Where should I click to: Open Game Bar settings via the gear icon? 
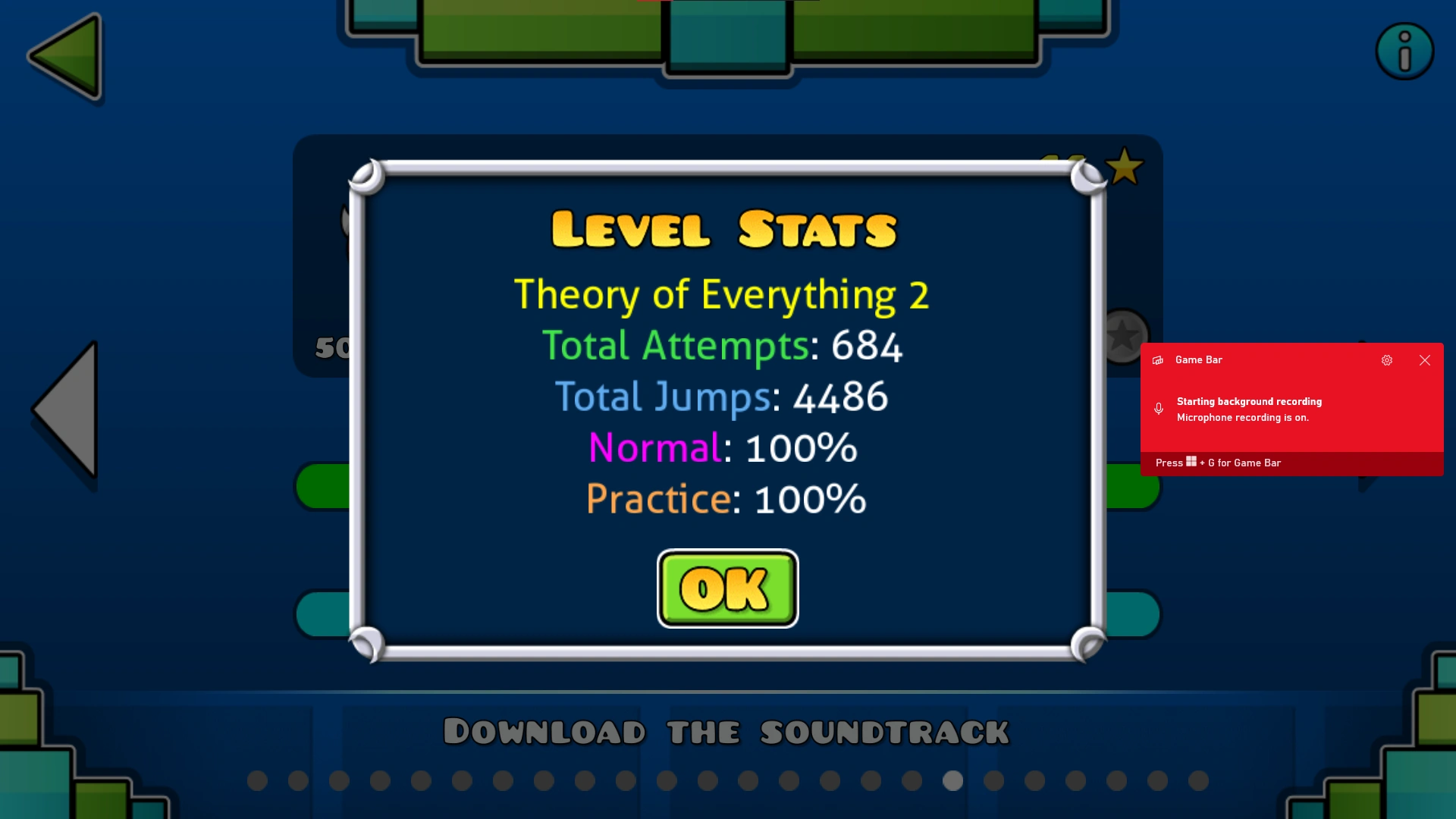click(1387, 360)
